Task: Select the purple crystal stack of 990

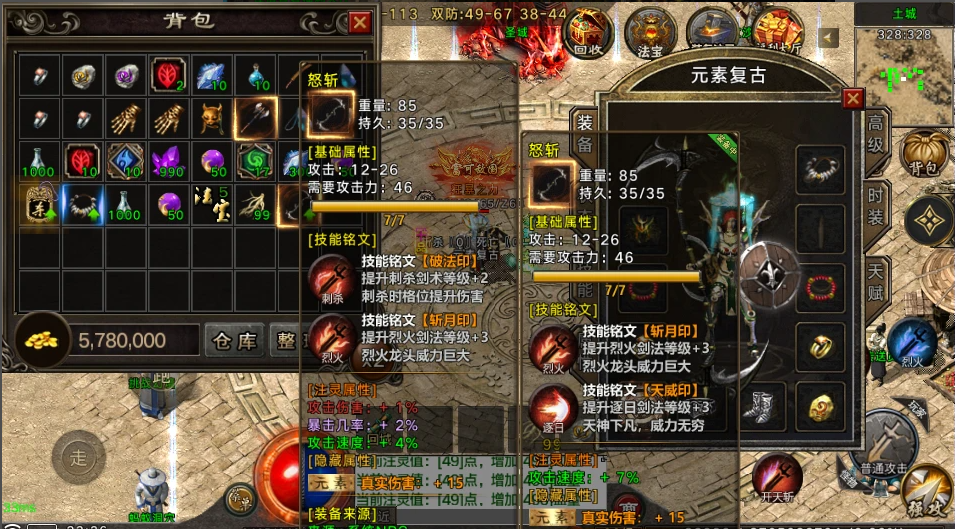Action: click(167, 160)
